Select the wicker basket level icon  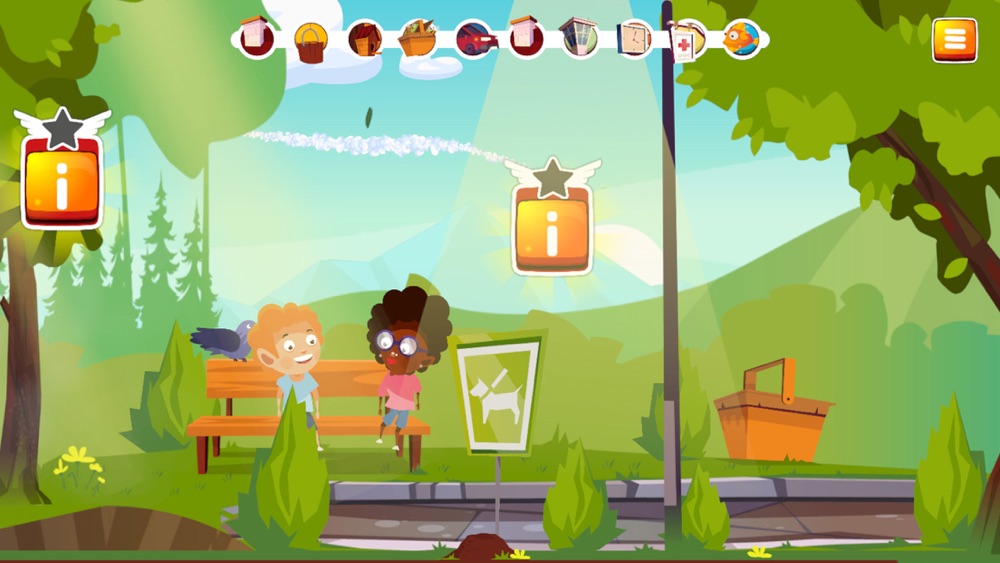point(311,42)
